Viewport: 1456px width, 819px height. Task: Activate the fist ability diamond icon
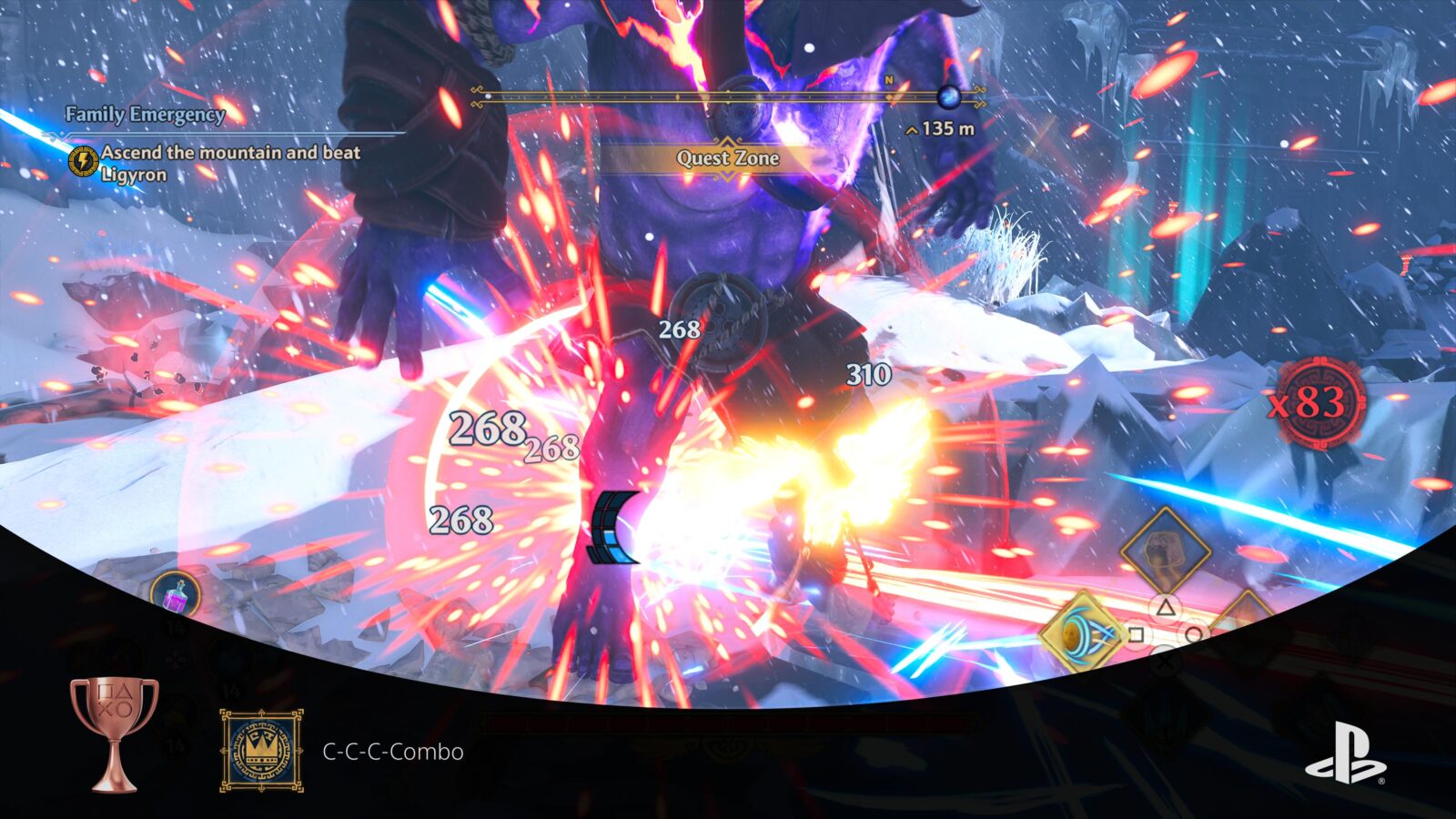click(1165, 551)
